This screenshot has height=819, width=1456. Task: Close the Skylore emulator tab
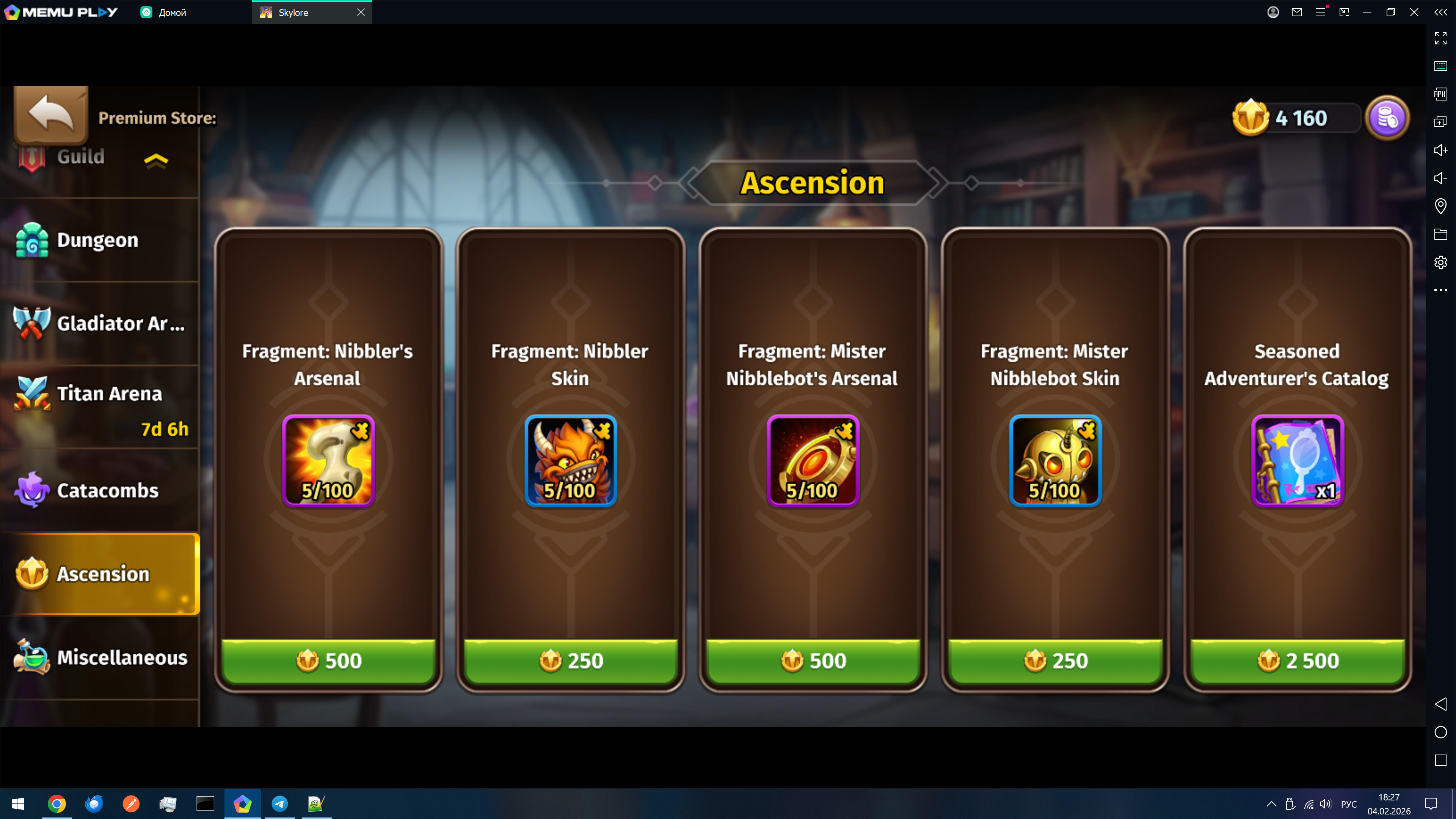[x=361, y=13]
